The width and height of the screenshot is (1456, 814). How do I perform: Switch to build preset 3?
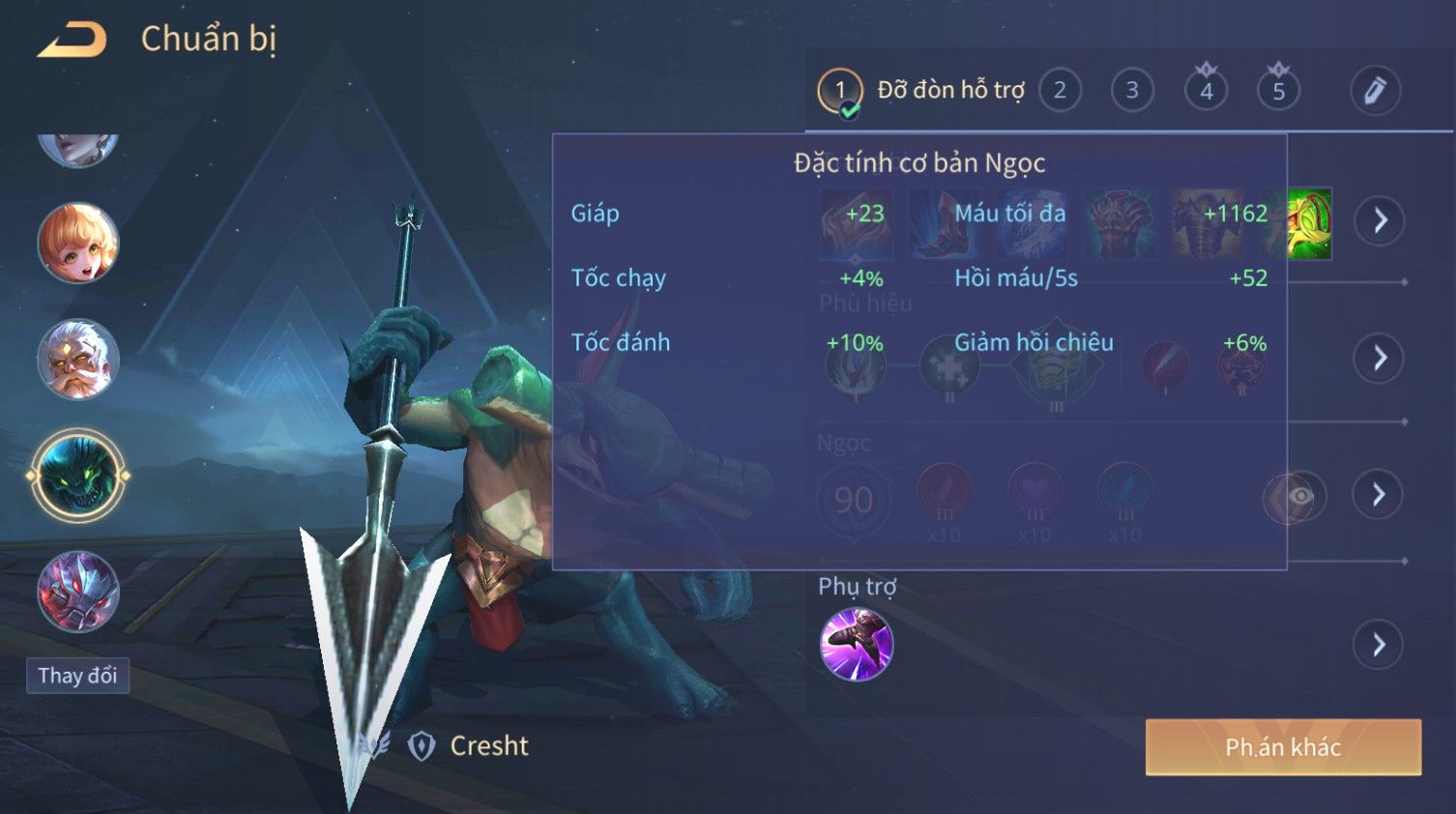point(1132,91)
